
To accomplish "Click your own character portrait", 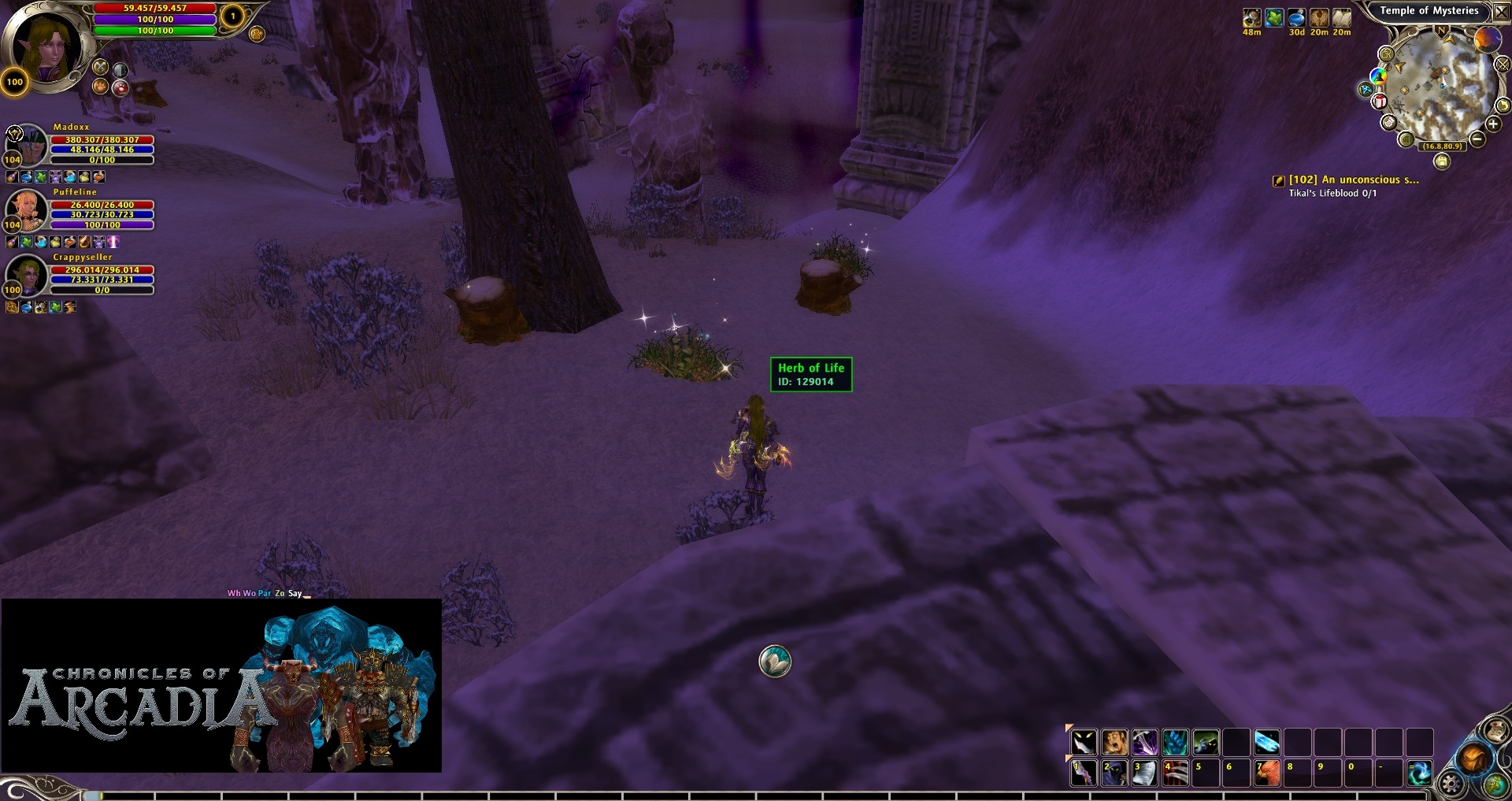I will coord(45,45).
